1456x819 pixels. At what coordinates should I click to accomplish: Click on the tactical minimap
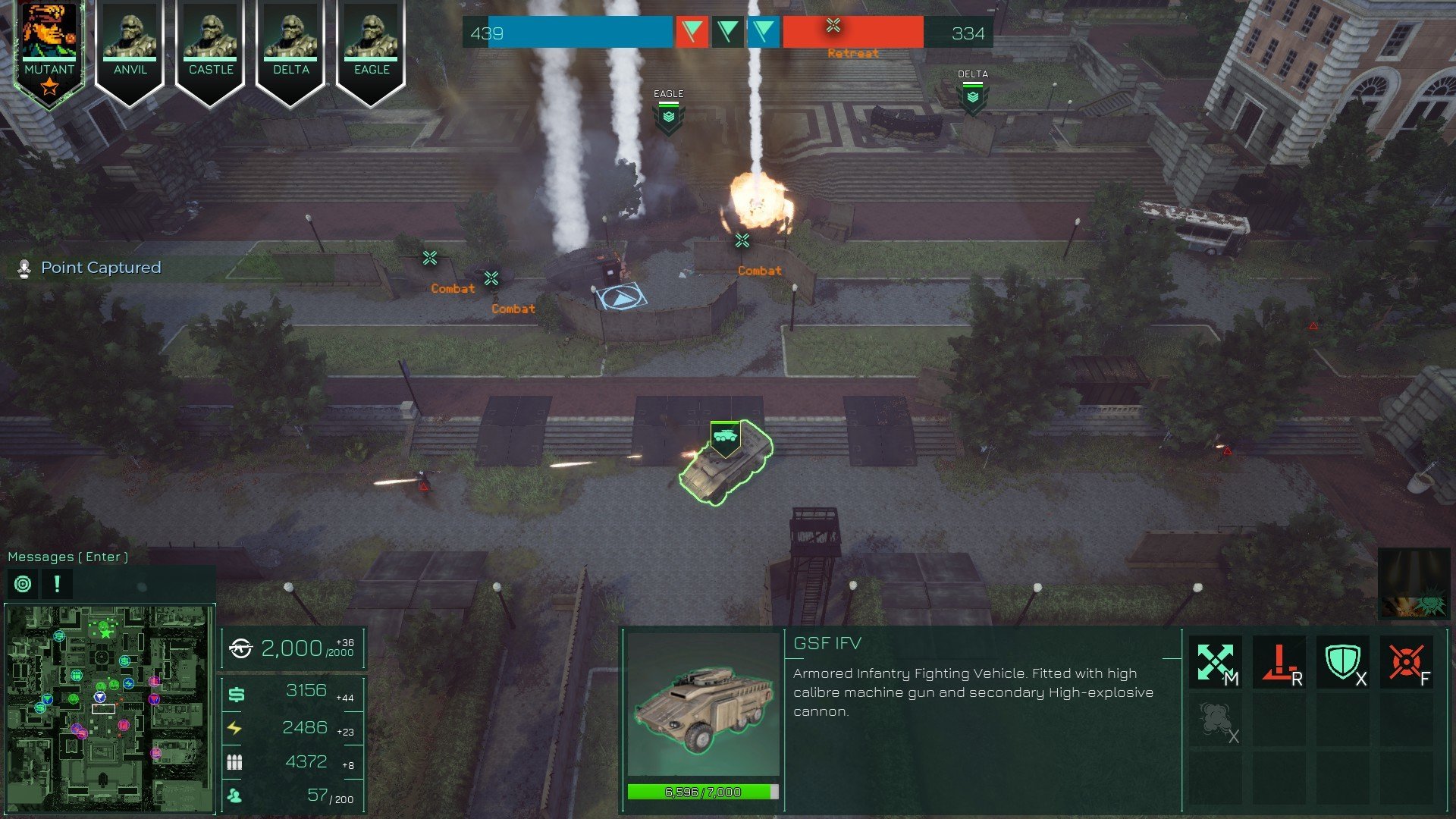[x=110, y=707]
